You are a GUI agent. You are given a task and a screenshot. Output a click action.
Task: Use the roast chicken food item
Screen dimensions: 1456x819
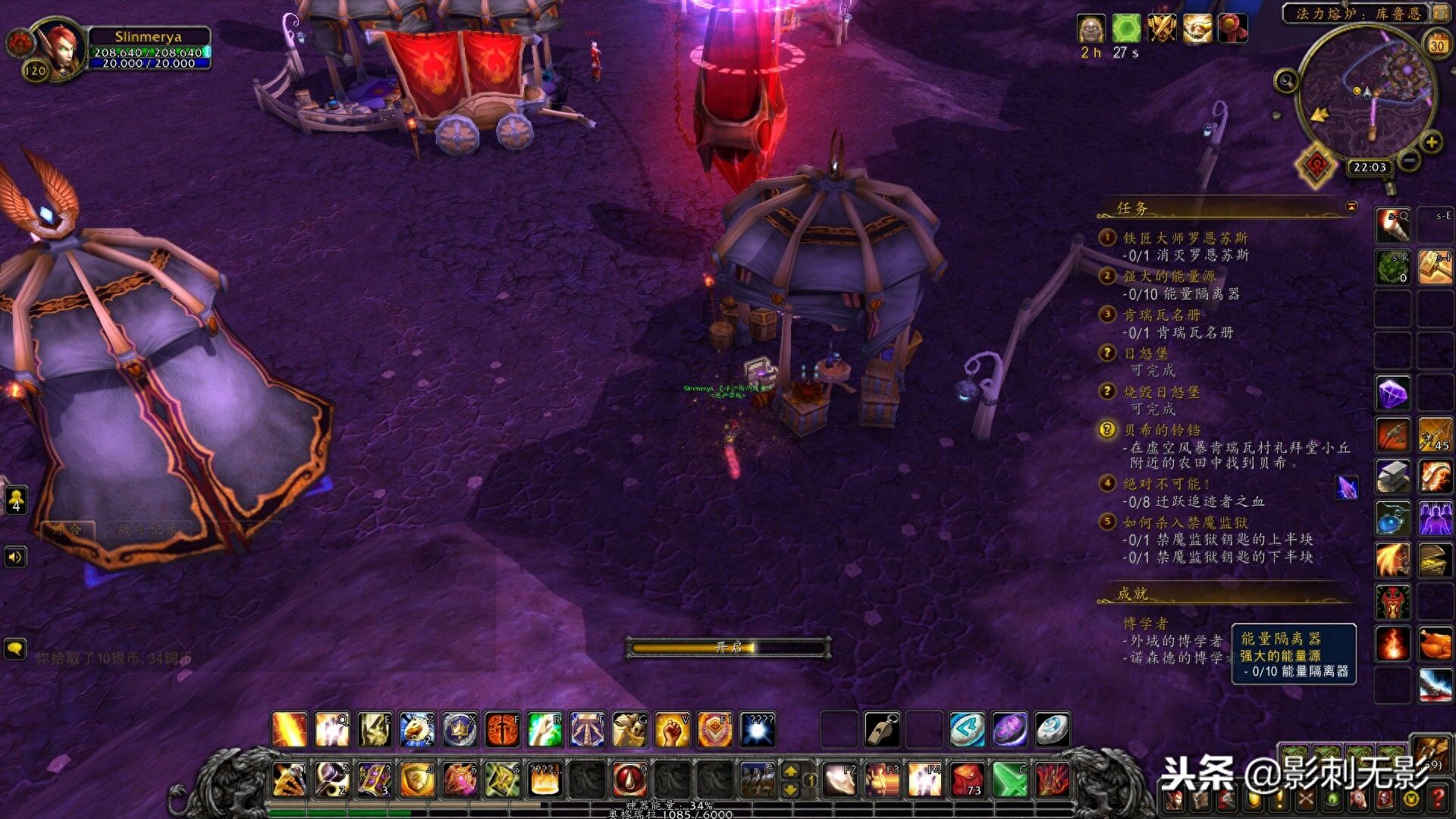coord(1436,644)
